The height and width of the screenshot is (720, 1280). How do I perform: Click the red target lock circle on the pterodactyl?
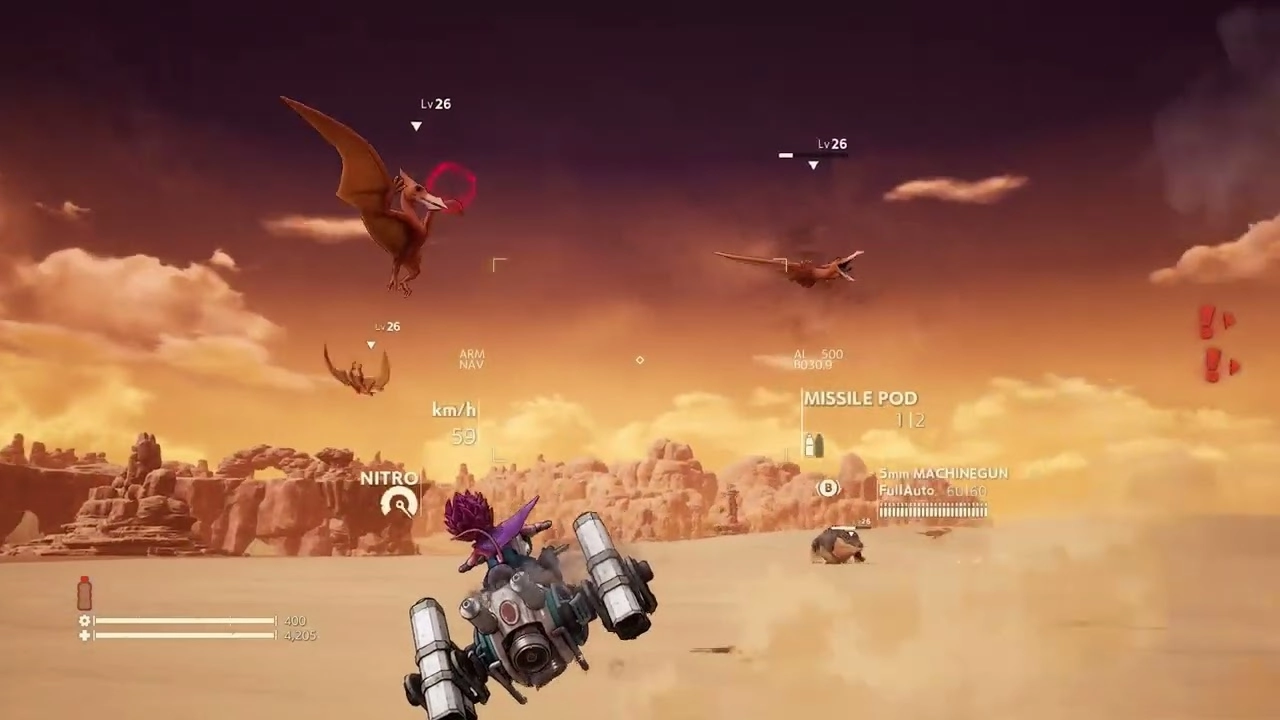(x=452, y=187)
